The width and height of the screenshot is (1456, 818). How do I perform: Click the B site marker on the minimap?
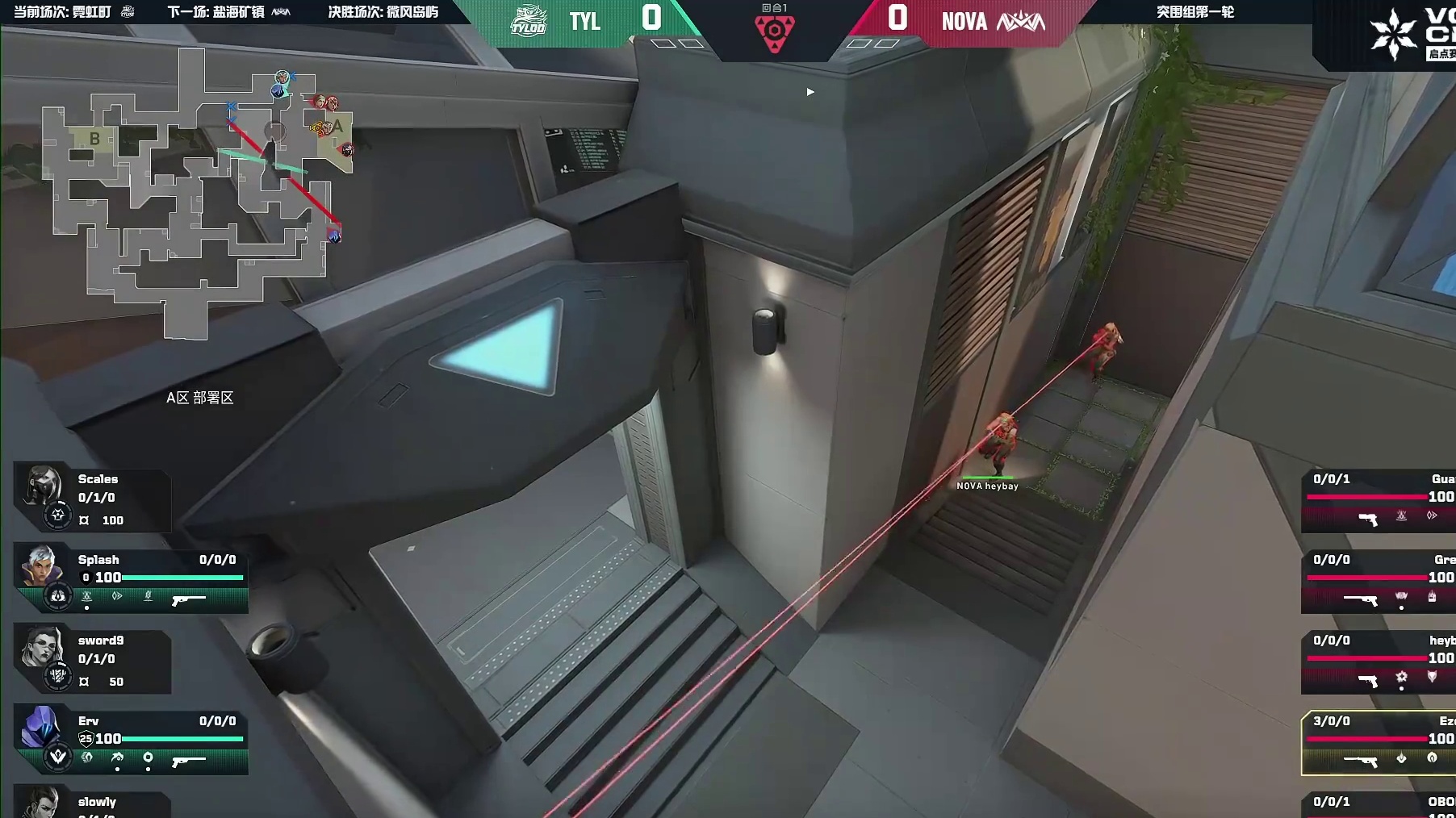94,139
